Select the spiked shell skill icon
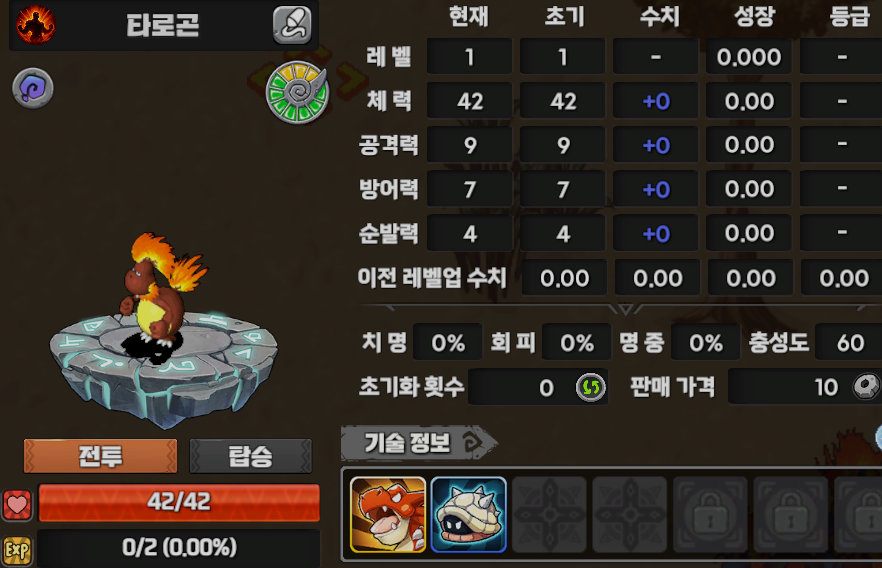 click(x=468, y=514)
